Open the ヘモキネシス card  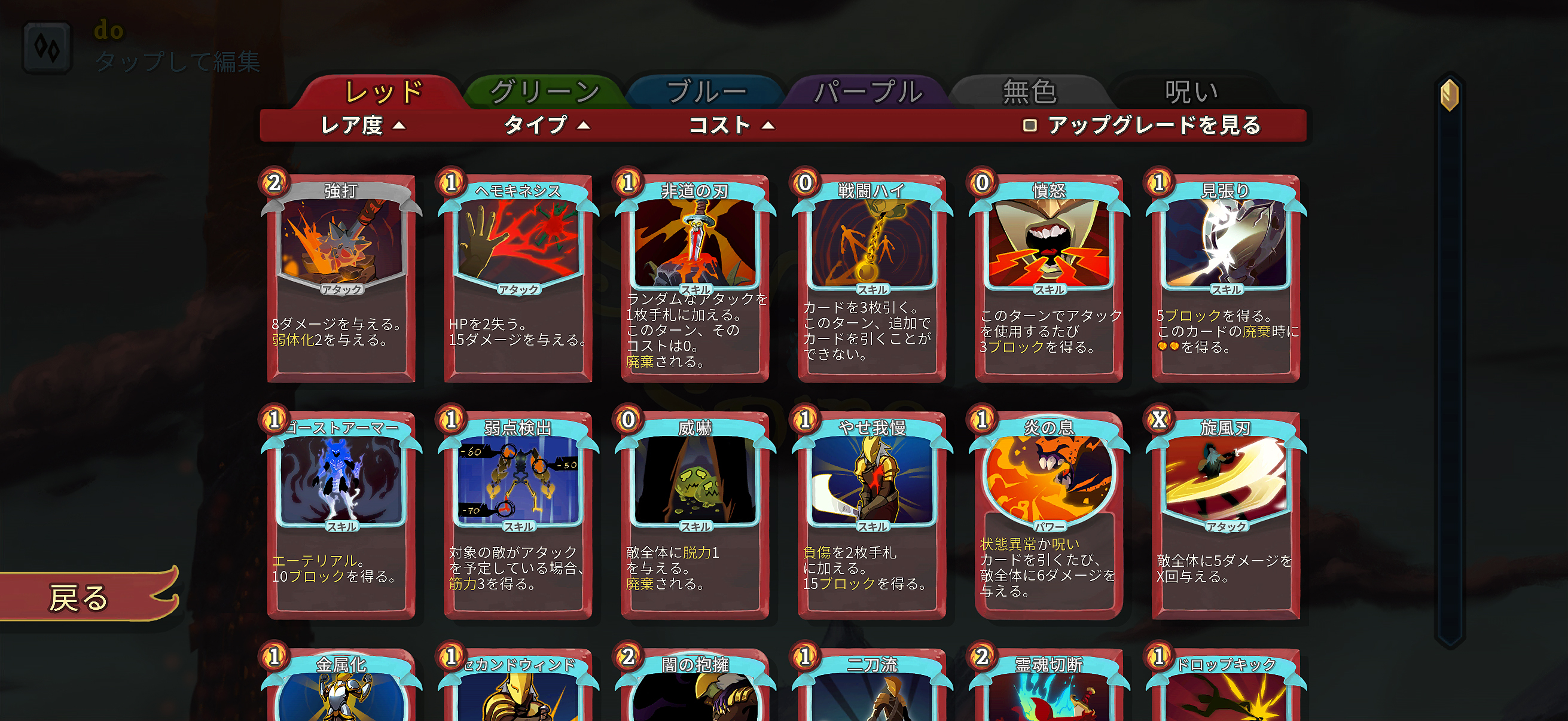pyautogui.click(x=516, y=274)
